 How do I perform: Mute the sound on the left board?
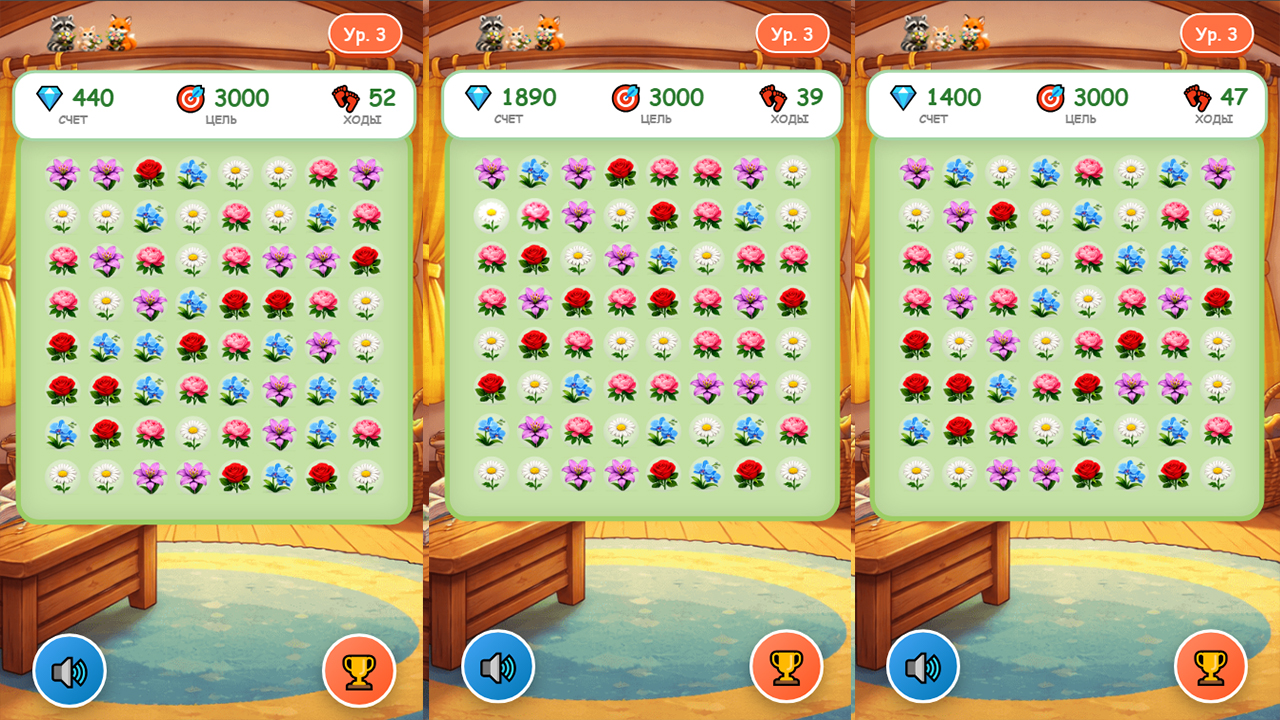click(71, 671)
